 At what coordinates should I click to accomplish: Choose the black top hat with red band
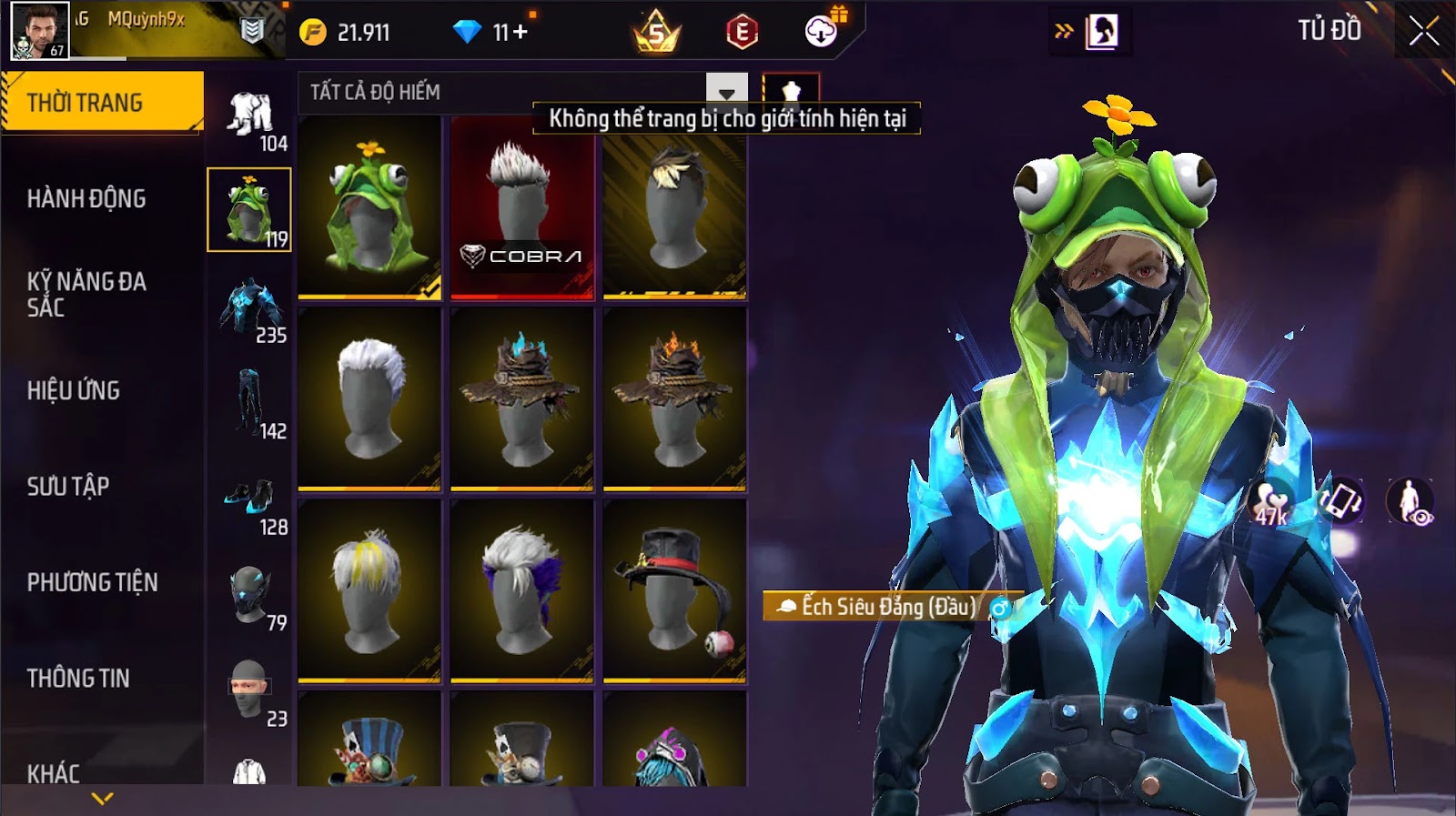click(674, 591)
